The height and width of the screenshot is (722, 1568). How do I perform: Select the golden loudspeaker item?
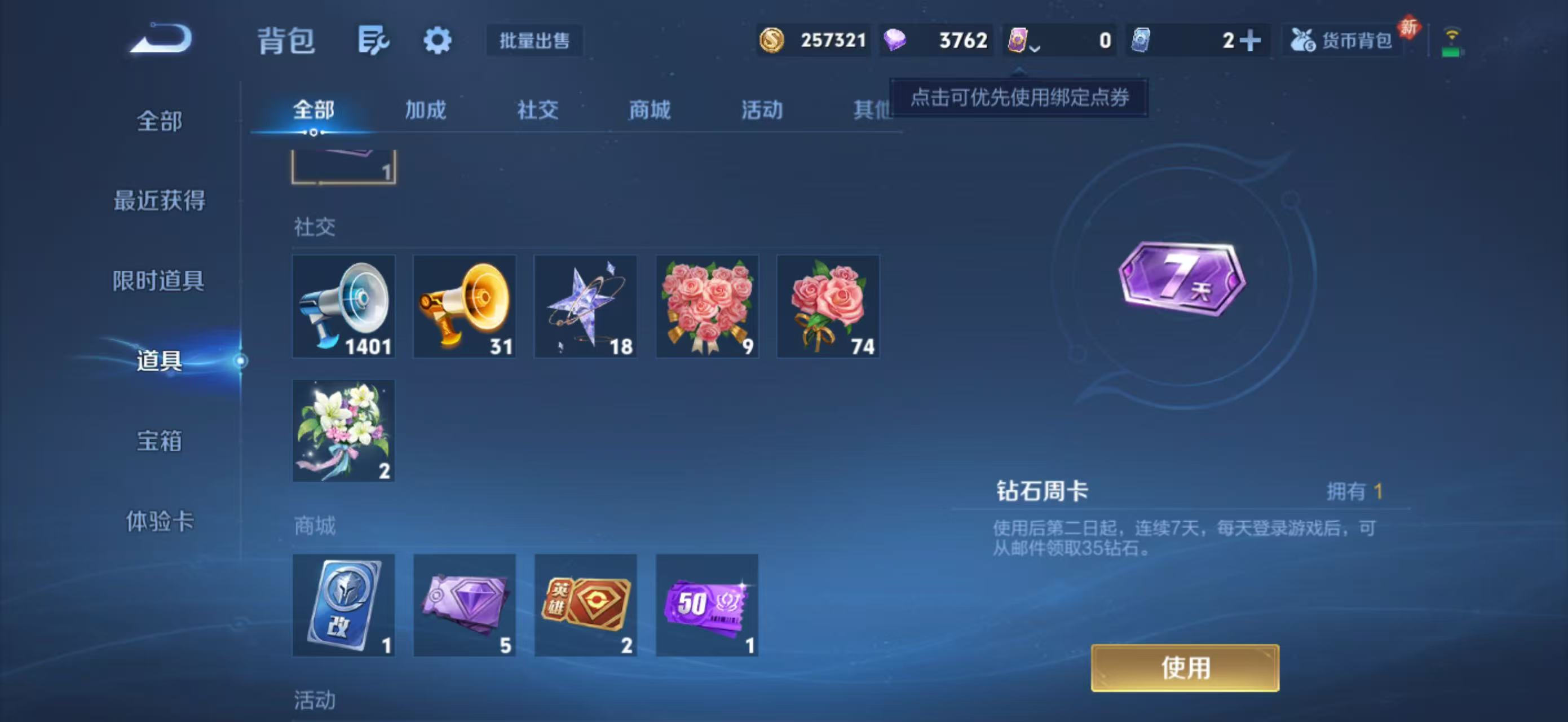click(x=465, y=306)
